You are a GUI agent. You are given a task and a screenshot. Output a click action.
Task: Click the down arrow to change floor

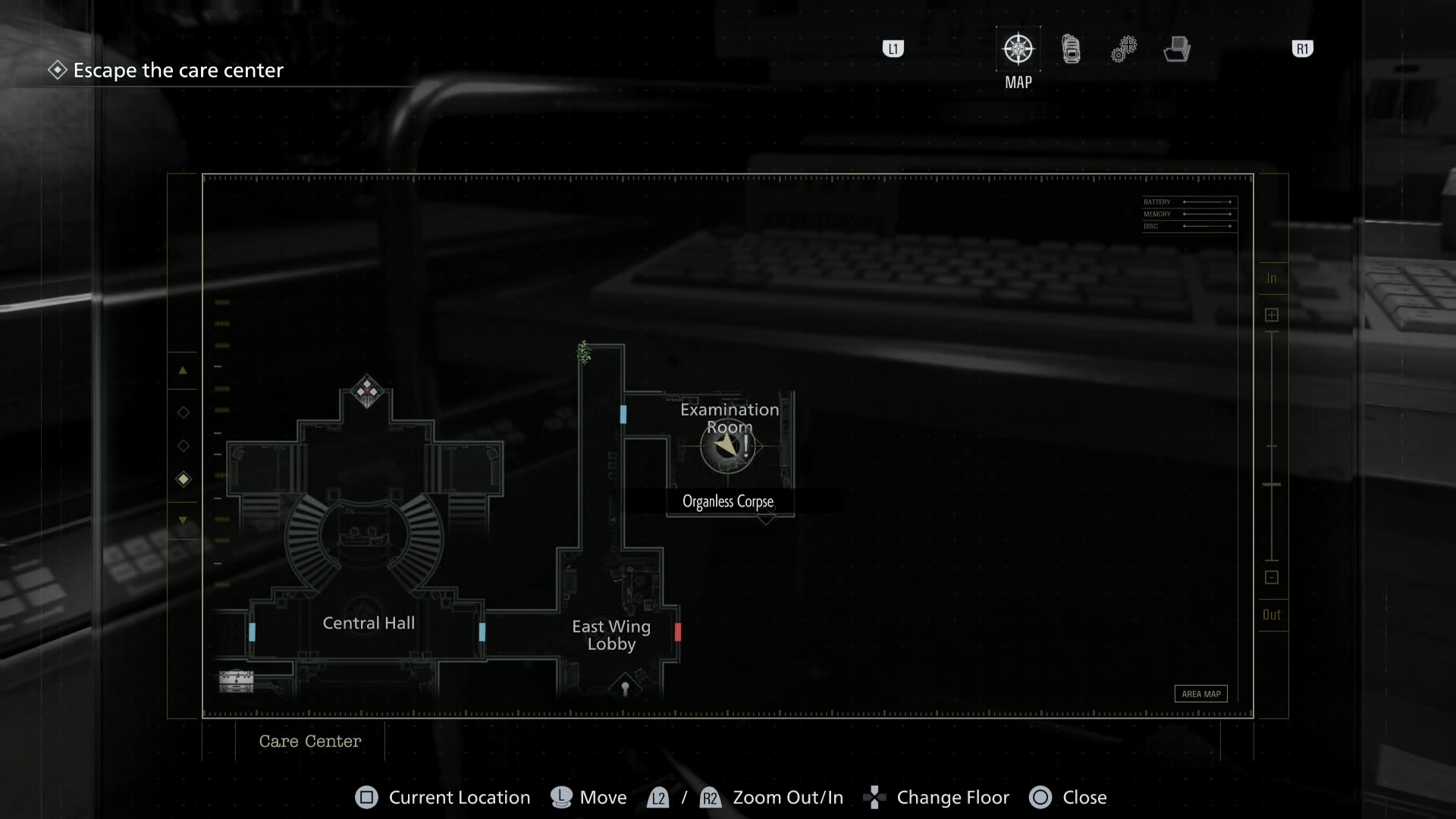coord(183,520)
